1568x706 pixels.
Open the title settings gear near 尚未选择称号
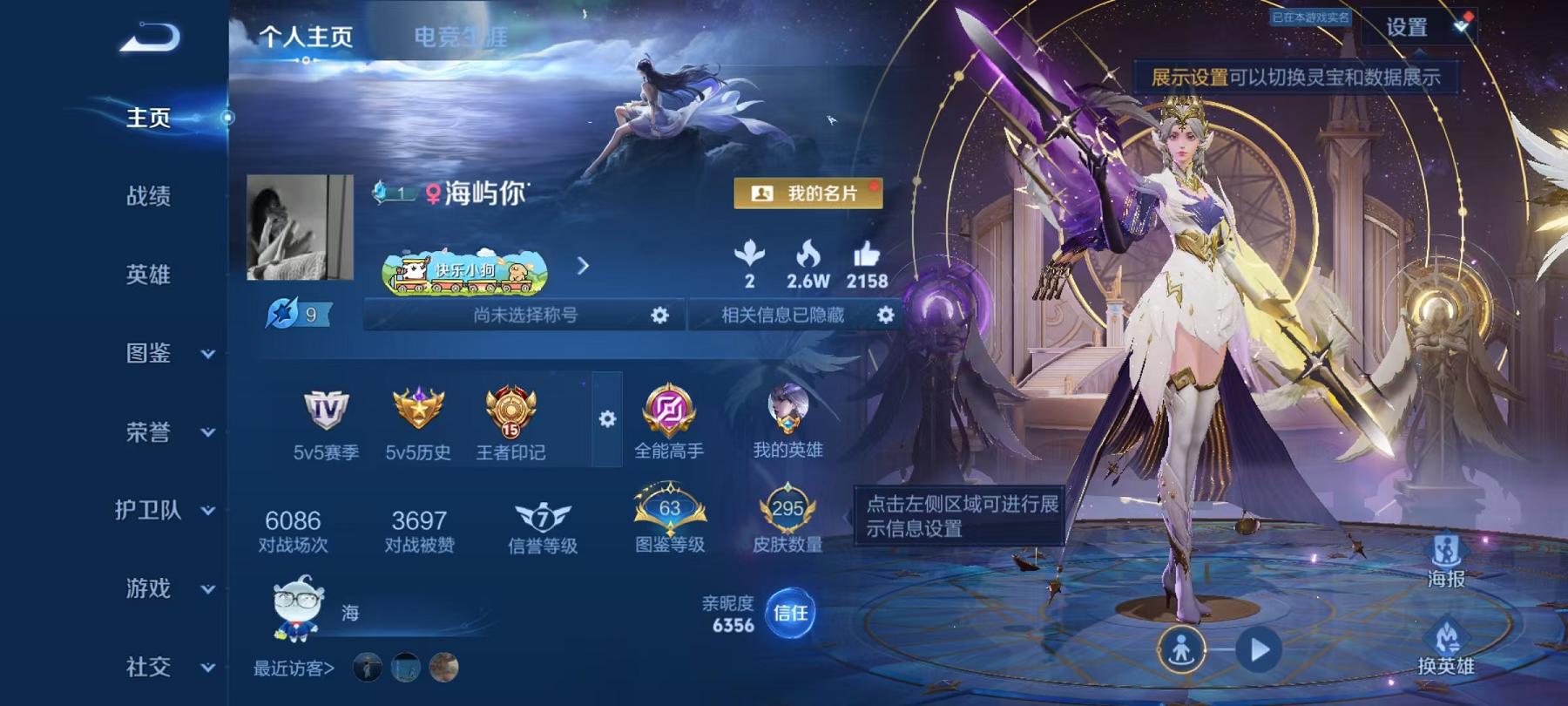point(660,317)
